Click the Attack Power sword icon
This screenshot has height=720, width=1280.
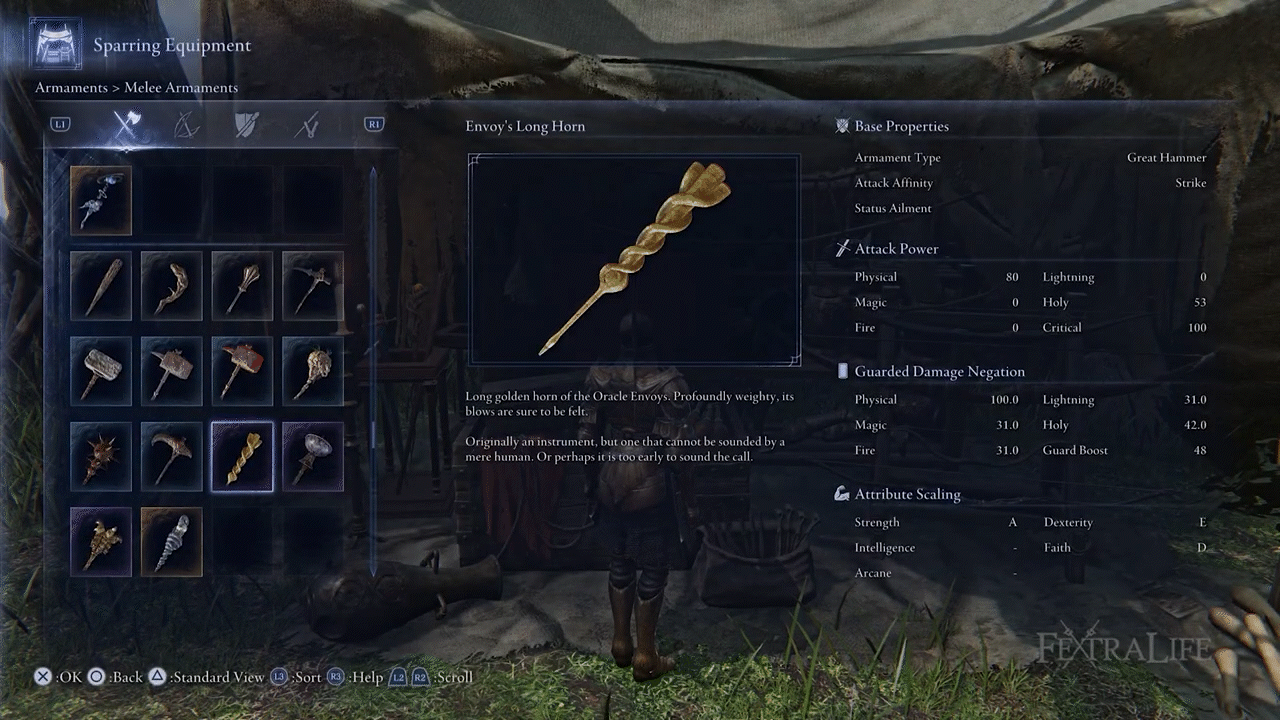pos(841,248)
